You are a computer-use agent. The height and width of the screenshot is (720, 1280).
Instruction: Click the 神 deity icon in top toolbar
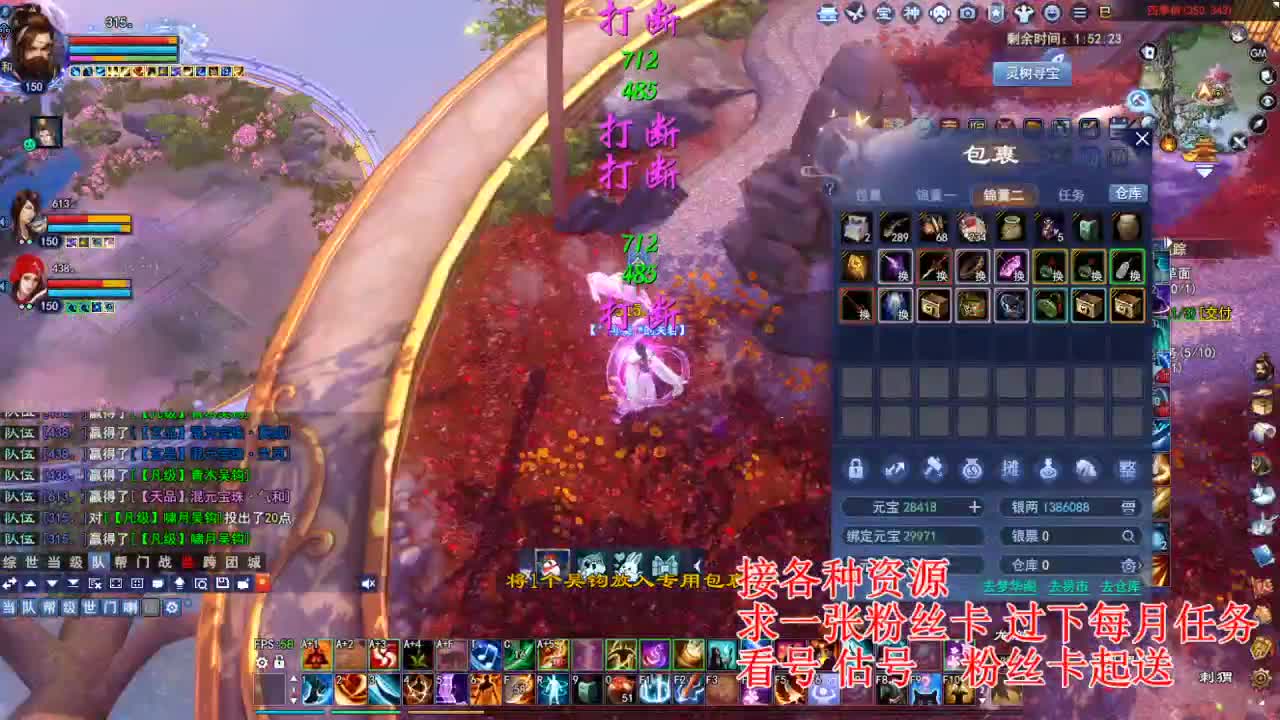[910, 14]
